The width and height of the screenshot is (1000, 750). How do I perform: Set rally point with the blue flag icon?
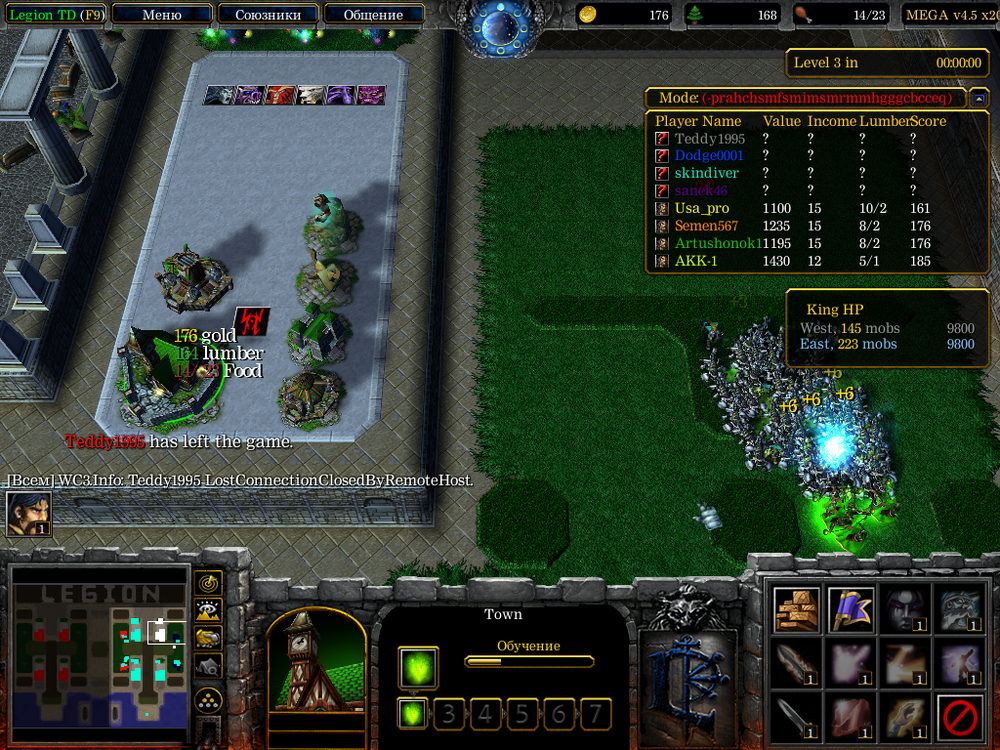coord(850,610)
